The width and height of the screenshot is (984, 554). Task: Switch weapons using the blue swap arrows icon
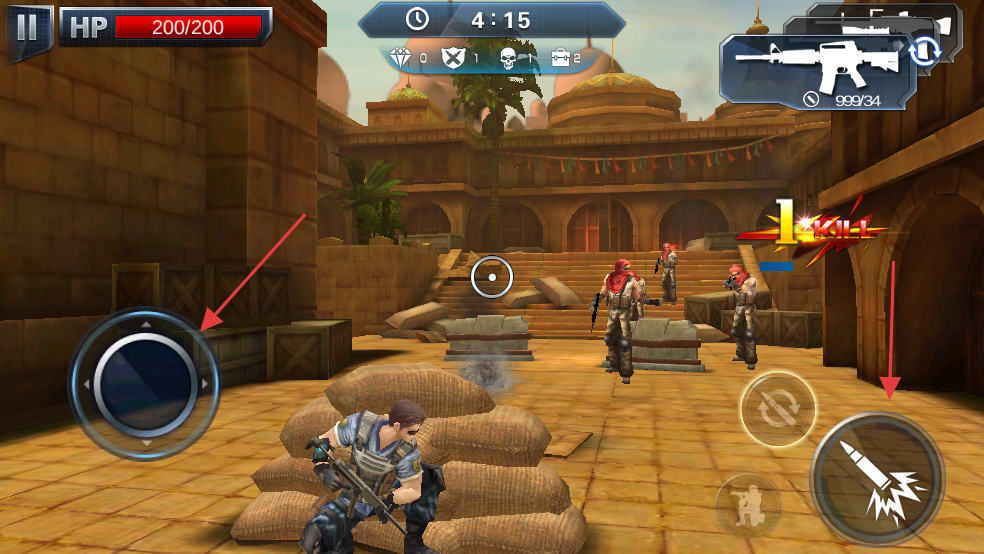pyautogui.click(x=923, y=51)
